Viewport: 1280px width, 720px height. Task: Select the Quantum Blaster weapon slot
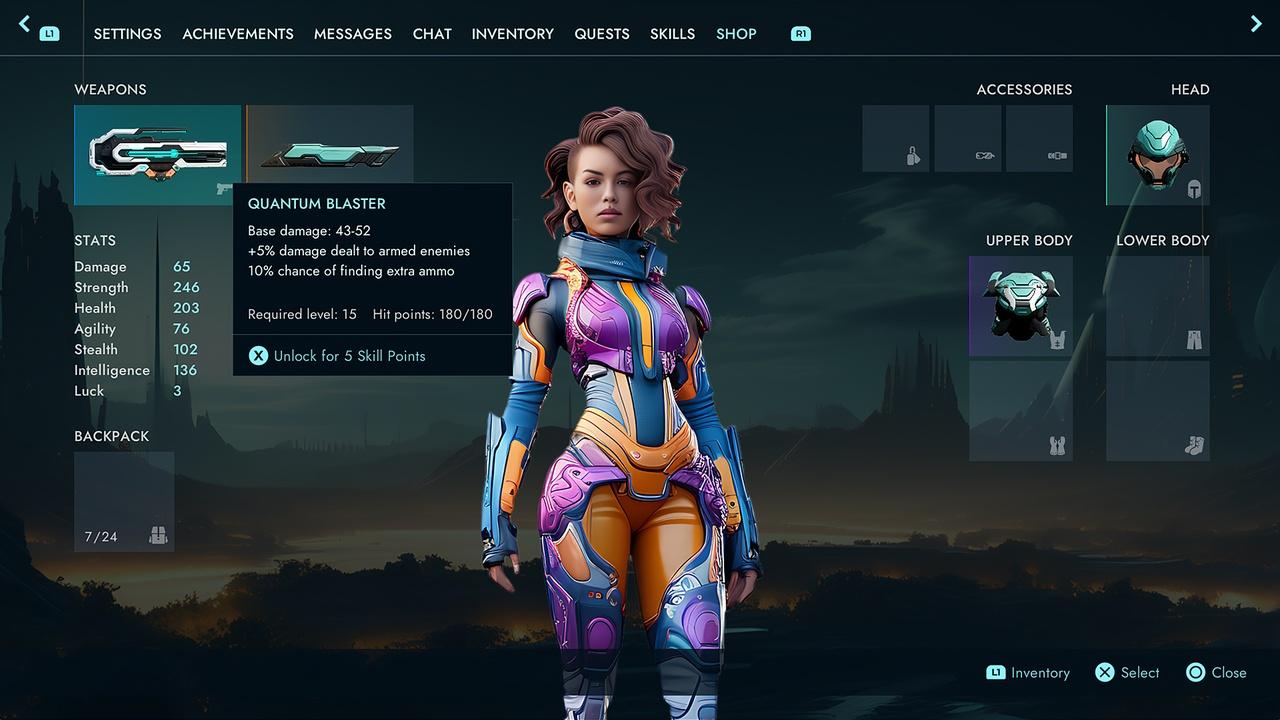click(x=157, y=155)
